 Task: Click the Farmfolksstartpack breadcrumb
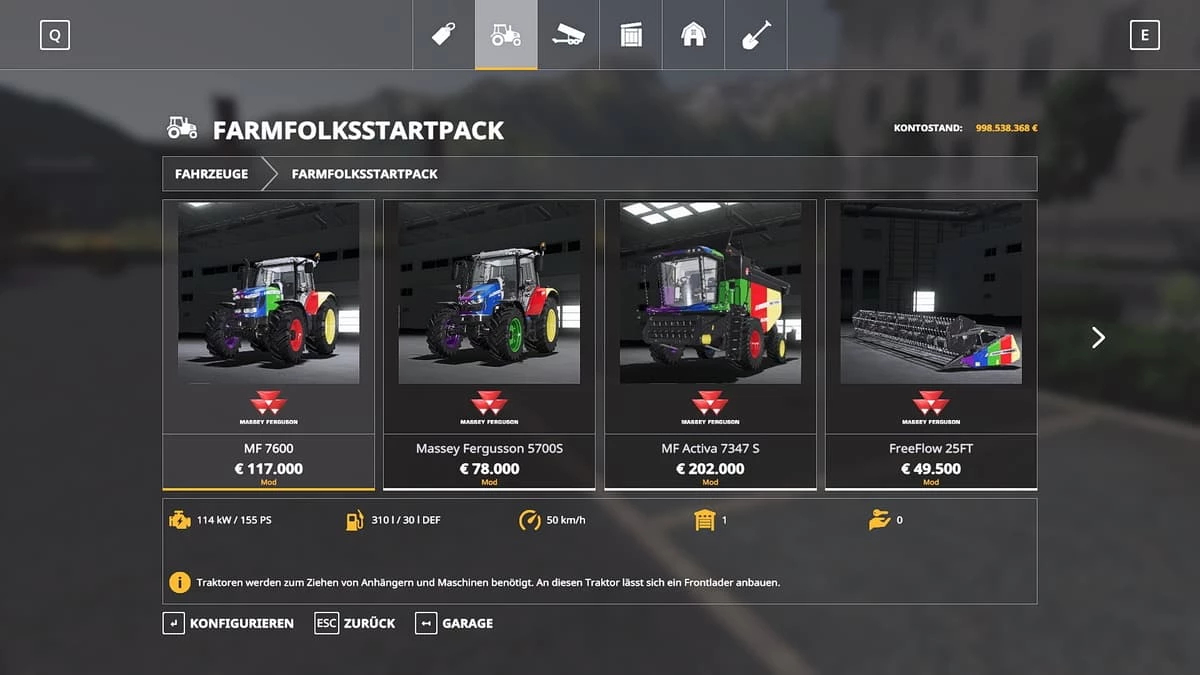tap(364, 174)
